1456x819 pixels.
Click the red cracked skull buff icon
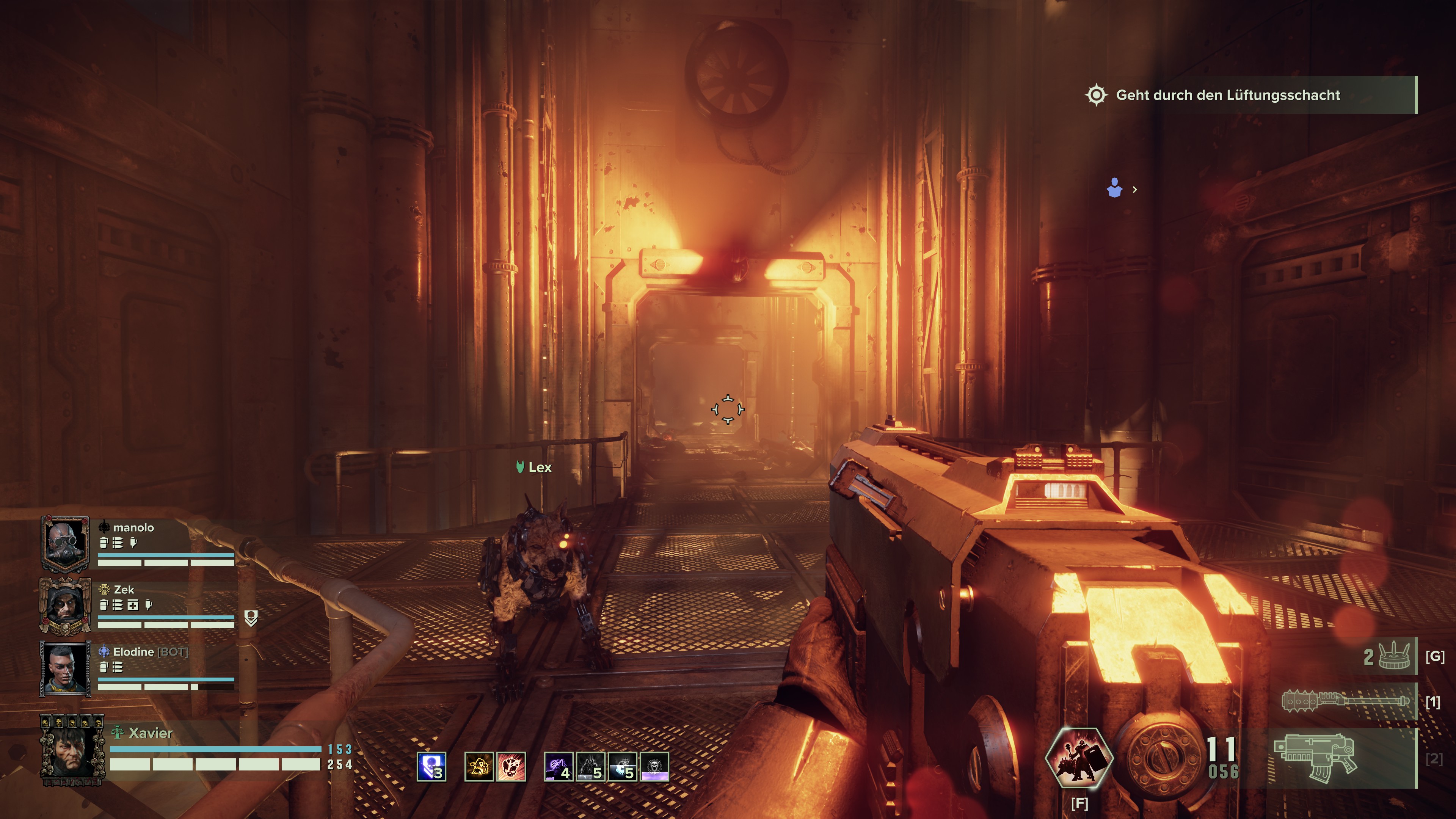point(511,767)
